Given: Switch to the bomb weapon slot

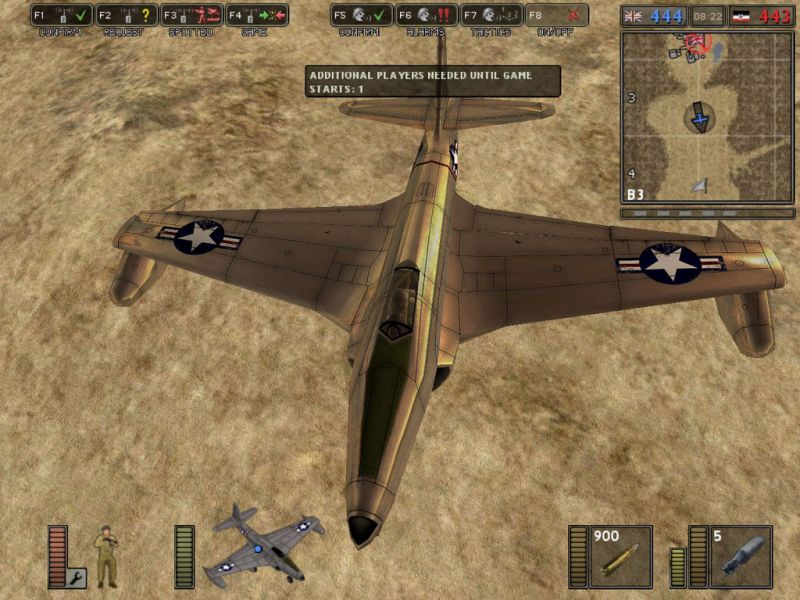Looking at the screenshot, I should (741, 556).
